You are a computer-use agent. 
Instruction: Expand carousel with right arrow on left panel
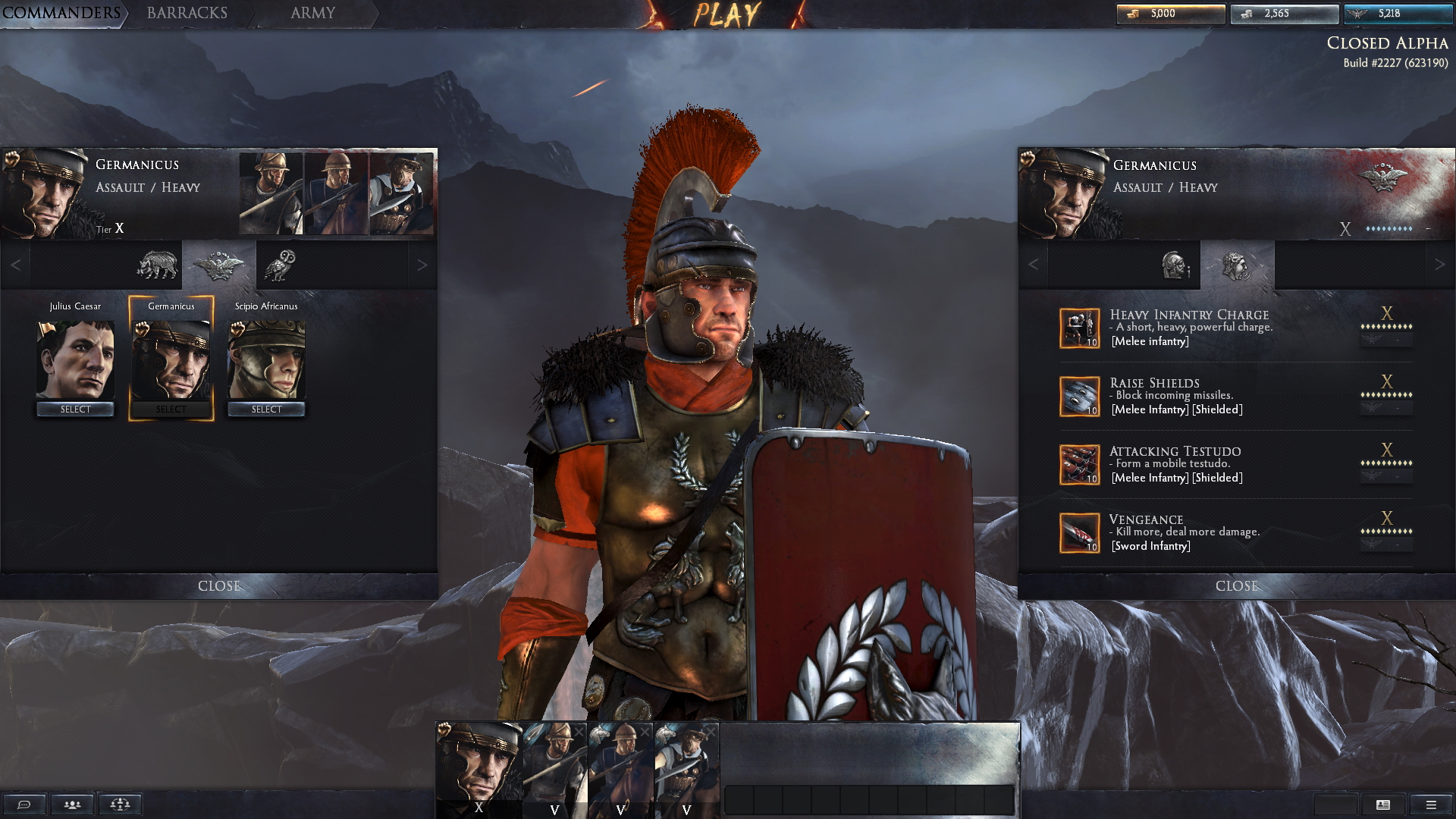[423, 265]
